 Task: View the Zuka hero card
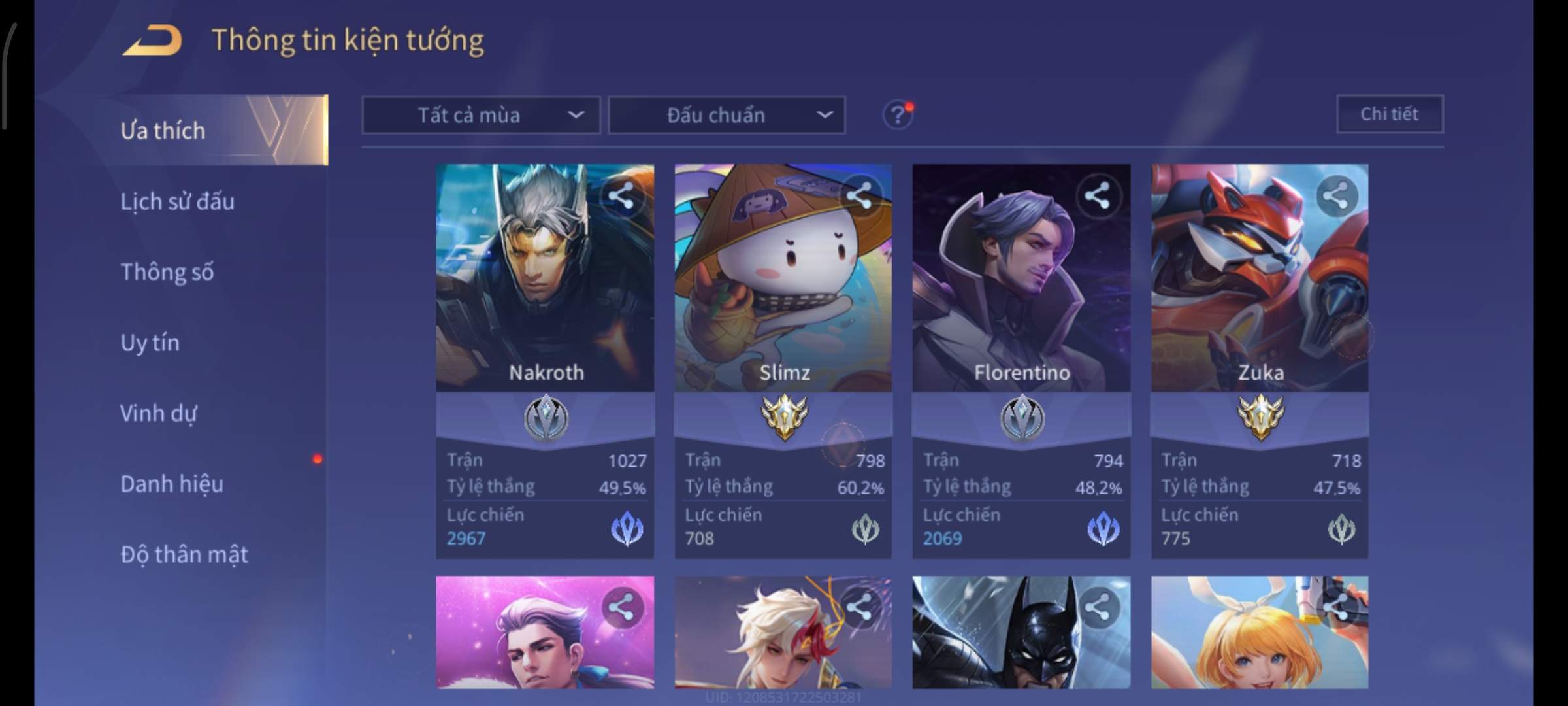1259,294
